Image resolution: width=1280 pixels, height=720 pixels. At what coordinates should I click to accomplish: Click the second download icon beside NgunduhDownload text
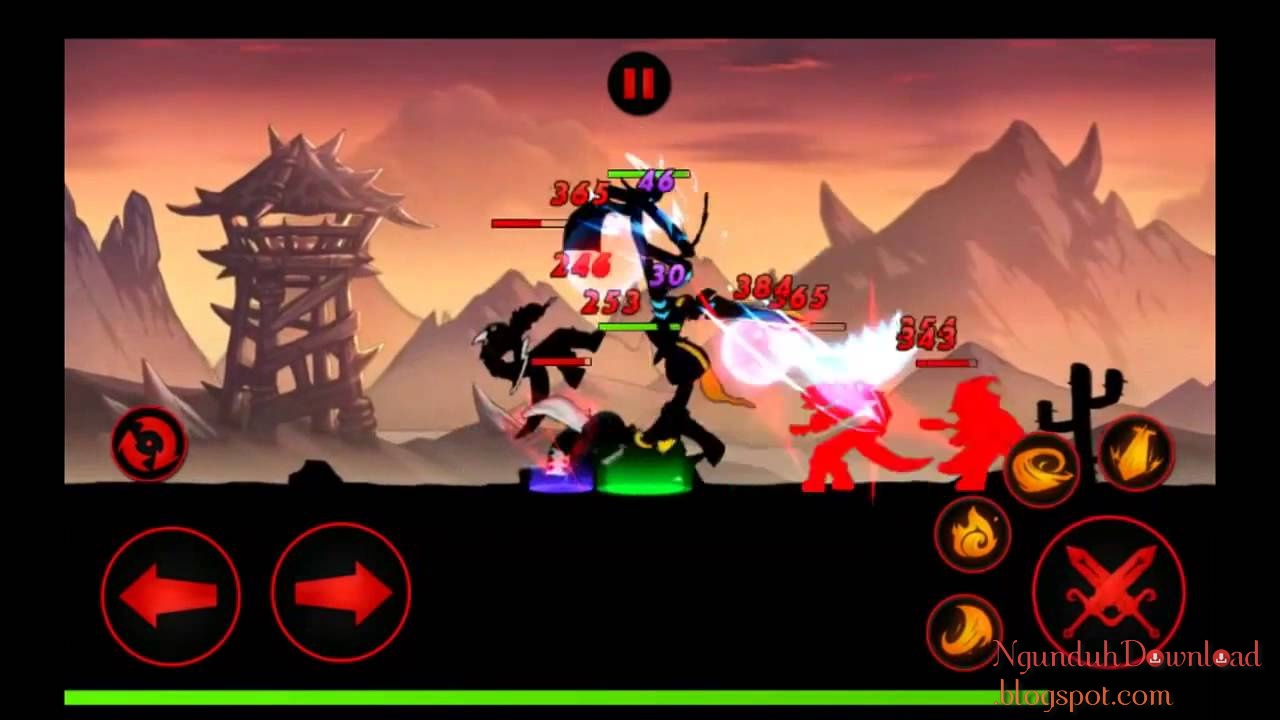(x=1222, y=658)
